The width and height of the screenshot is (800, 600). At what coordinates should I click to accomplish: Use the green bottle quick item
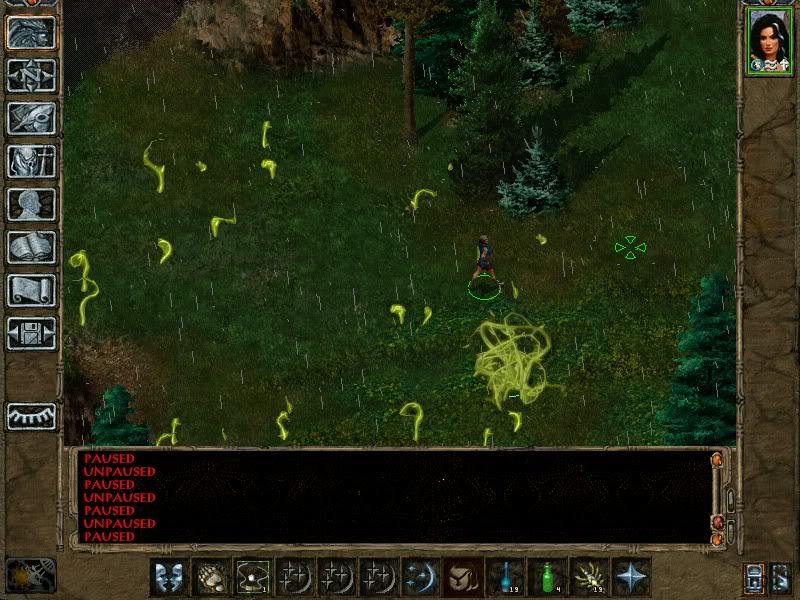[x=547, y=577]
